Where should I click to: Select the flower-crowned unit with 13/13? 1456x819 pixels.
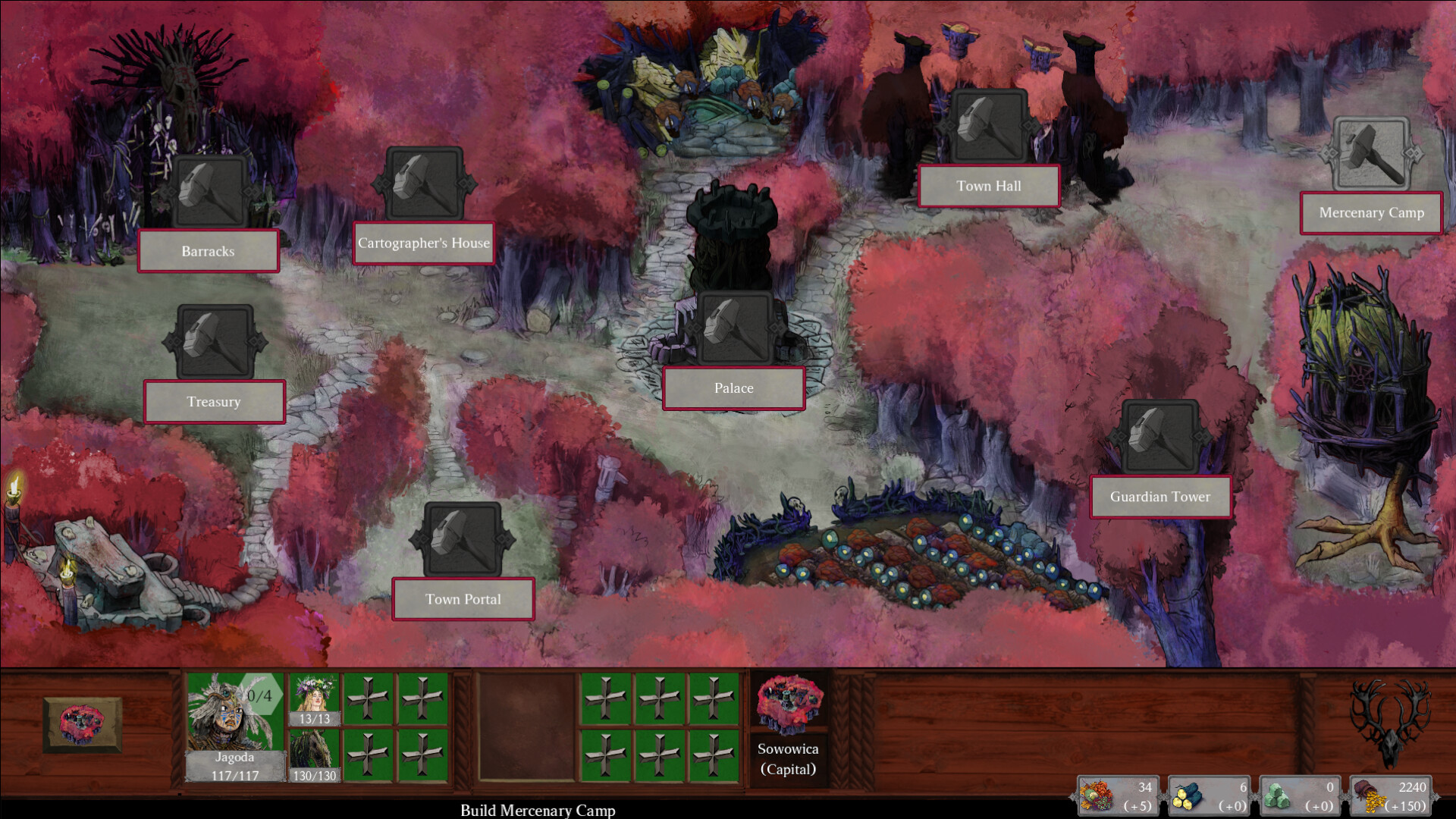point(314,699)
